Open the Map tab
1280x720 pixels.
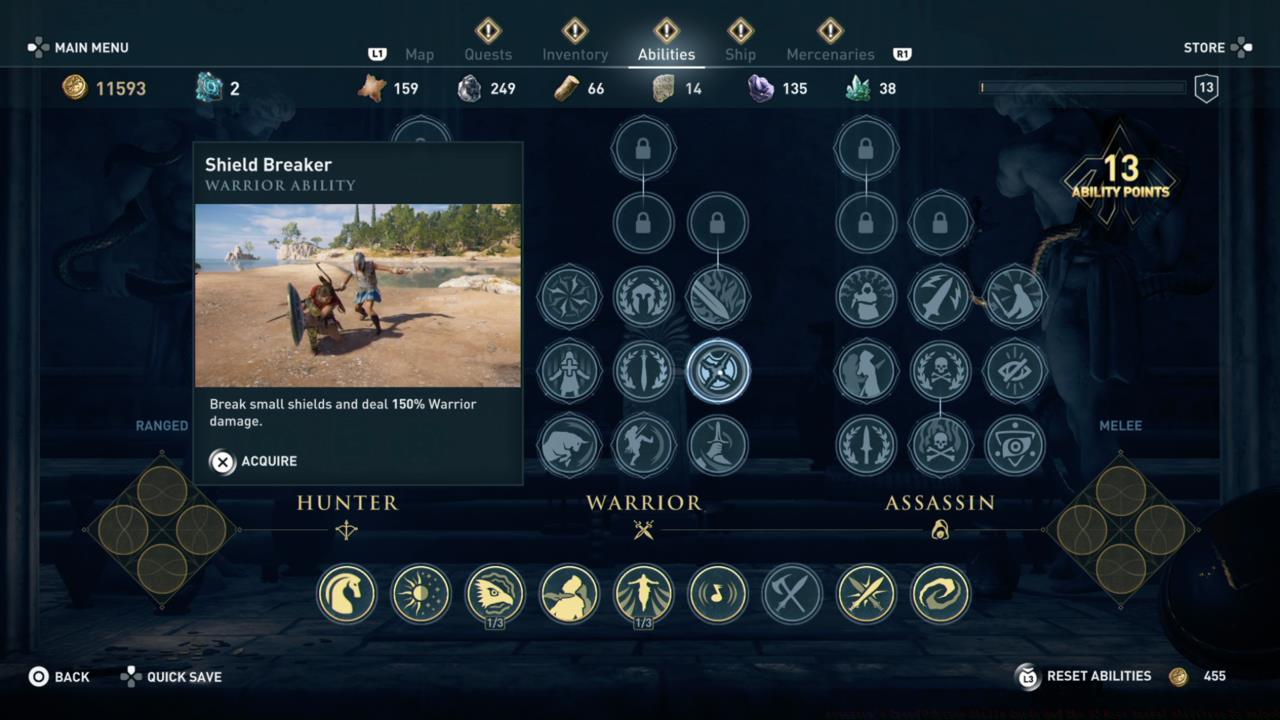(419, 54)
